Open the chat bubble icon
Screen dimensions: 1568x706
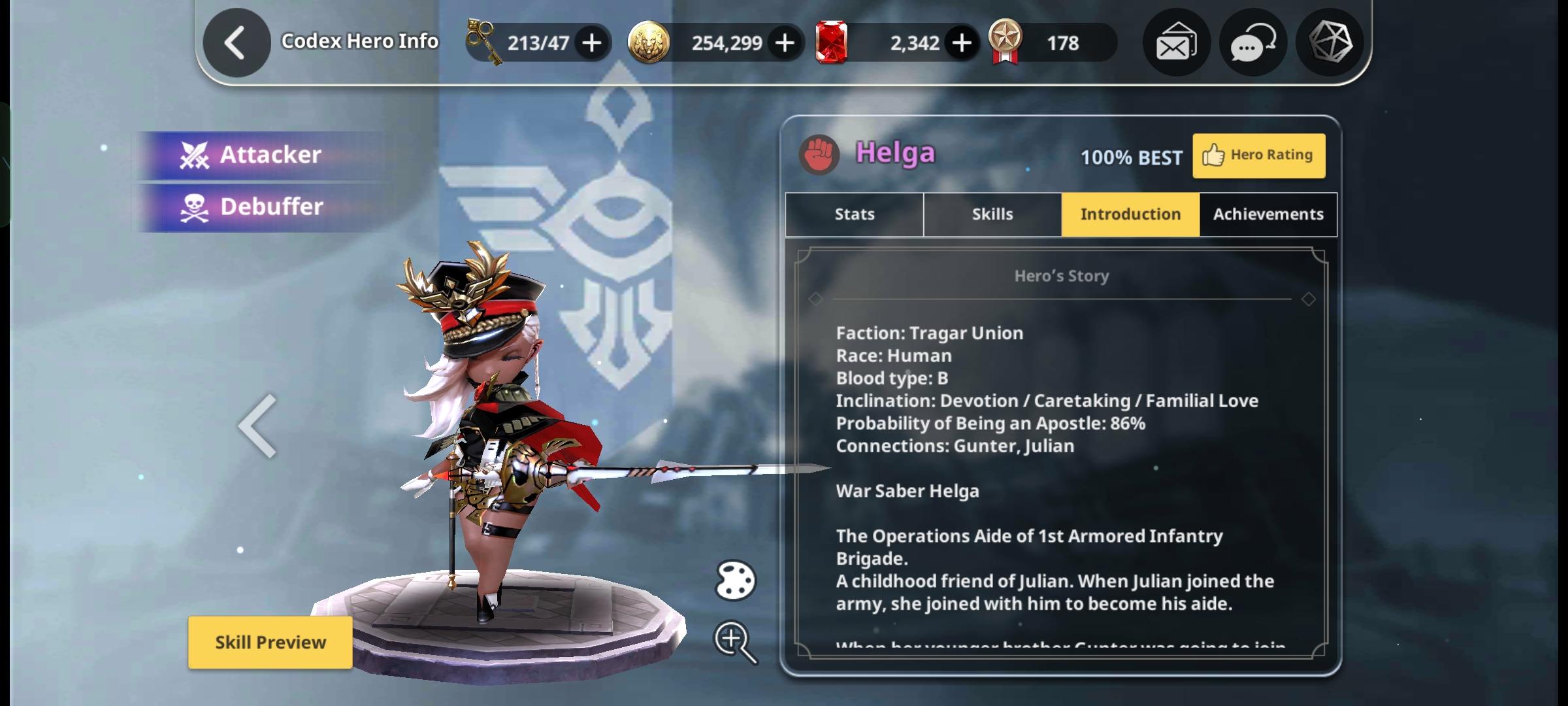click(x=1252, y=43)
